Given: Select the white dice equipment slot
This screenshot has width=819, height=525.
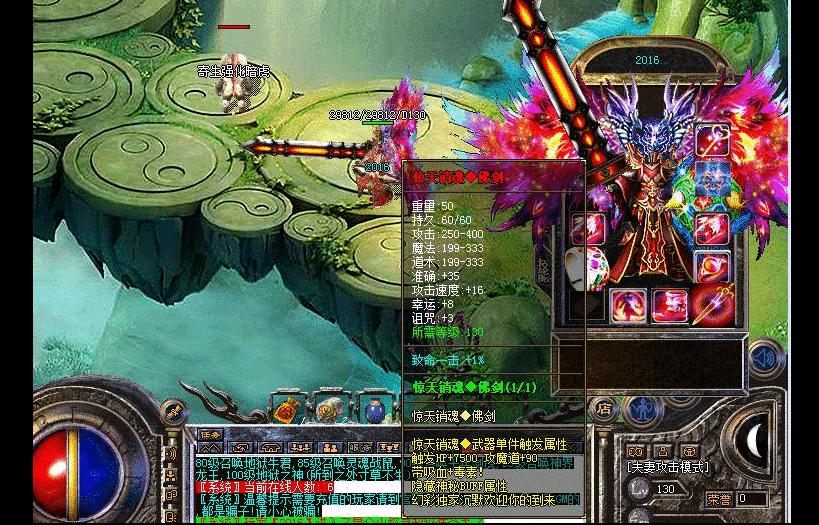Looking at the screenshot, I should click(587, 268).
